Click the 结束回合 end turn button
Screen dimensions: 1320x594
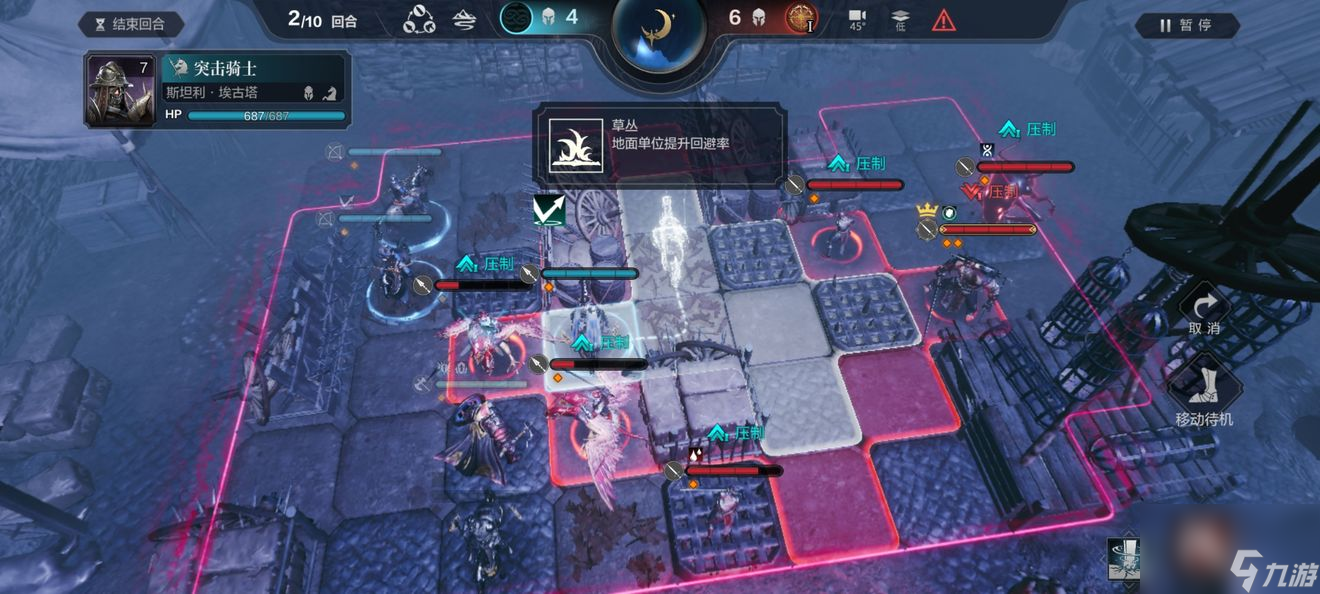tap(132, 25)
